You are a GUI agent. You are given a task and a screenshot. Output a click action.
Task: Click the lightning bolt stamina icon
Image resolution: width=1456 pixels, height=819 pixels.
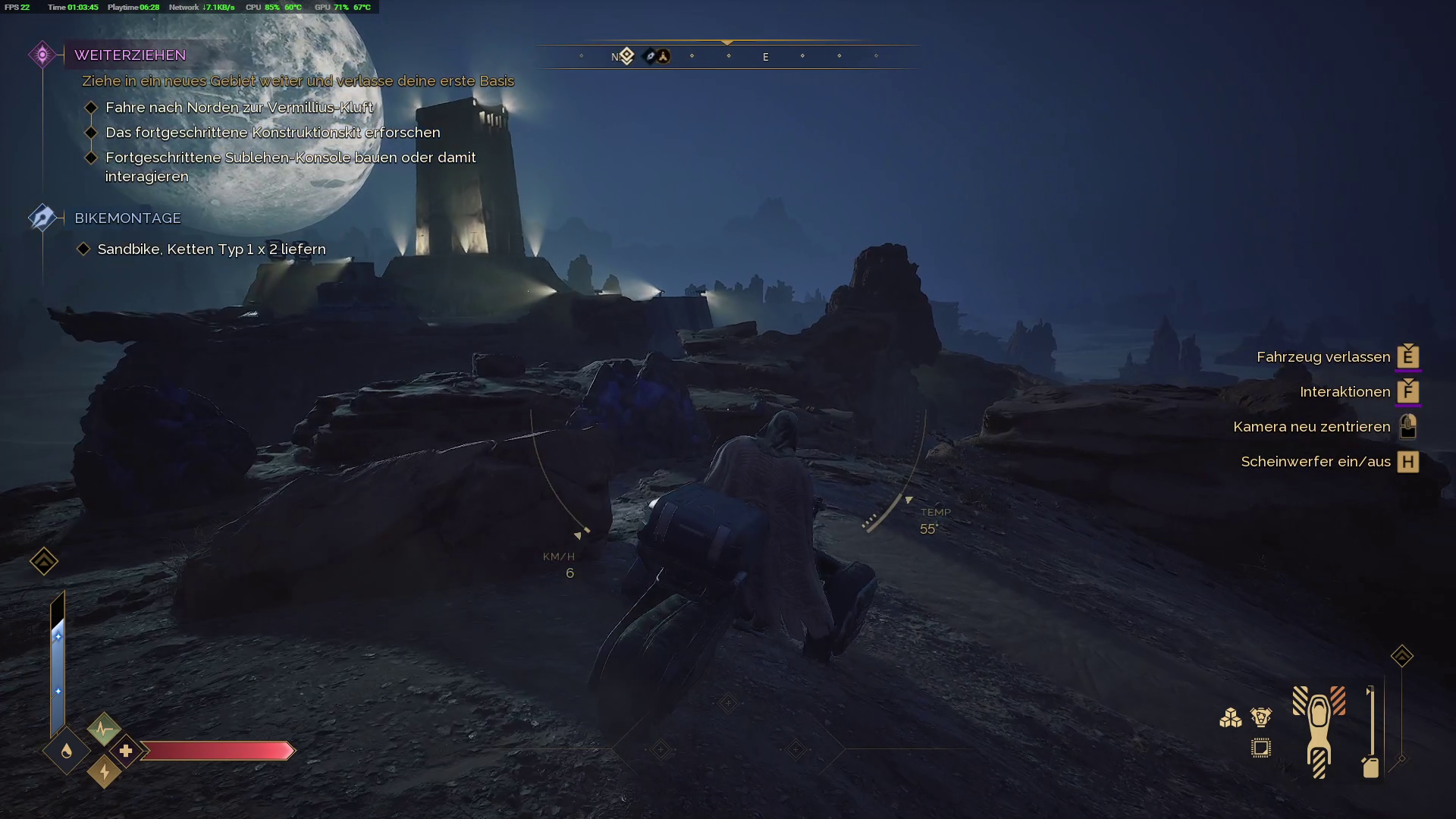tap(104, 772)
